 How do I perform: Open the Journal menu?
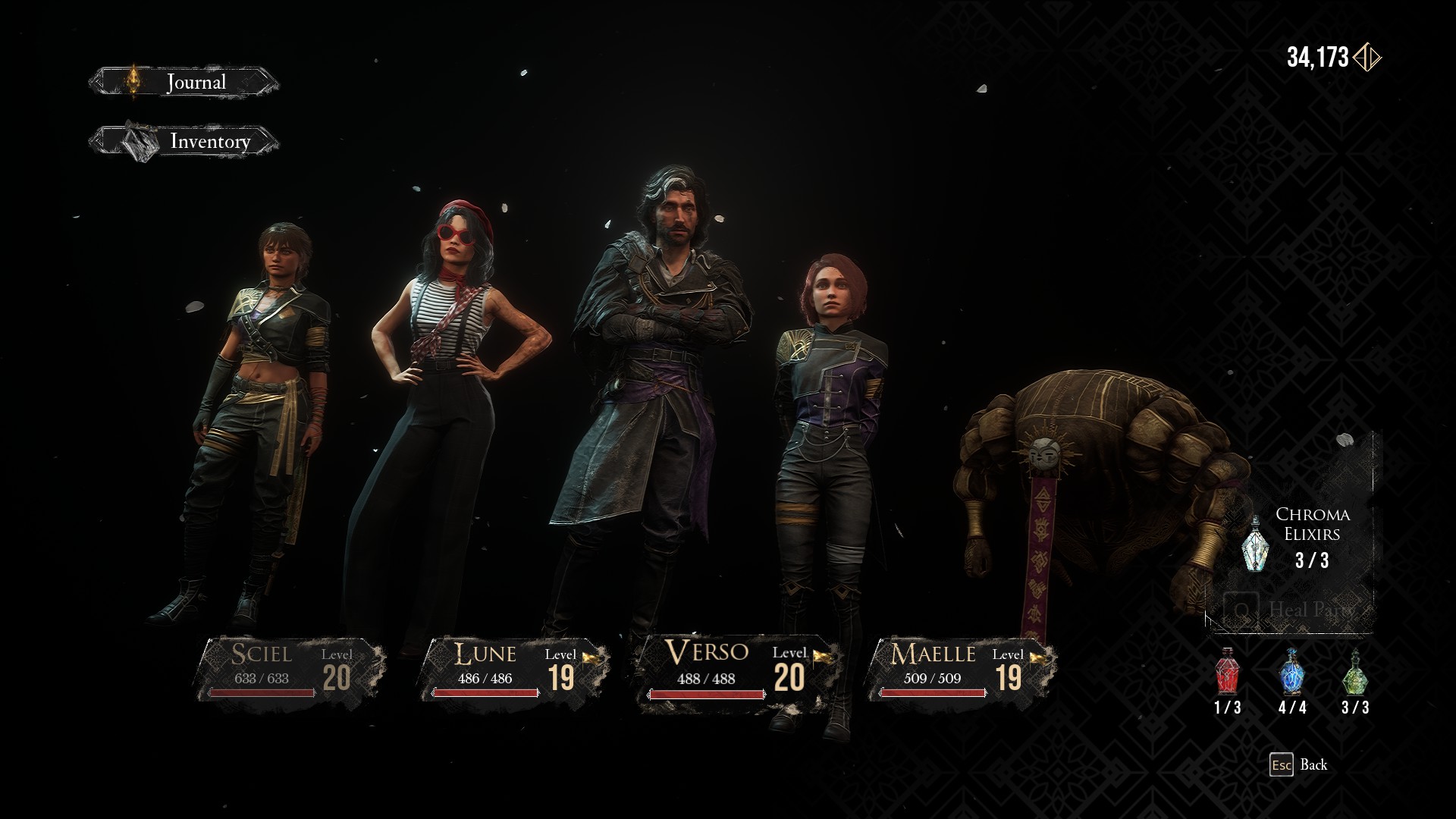[184, 82]
